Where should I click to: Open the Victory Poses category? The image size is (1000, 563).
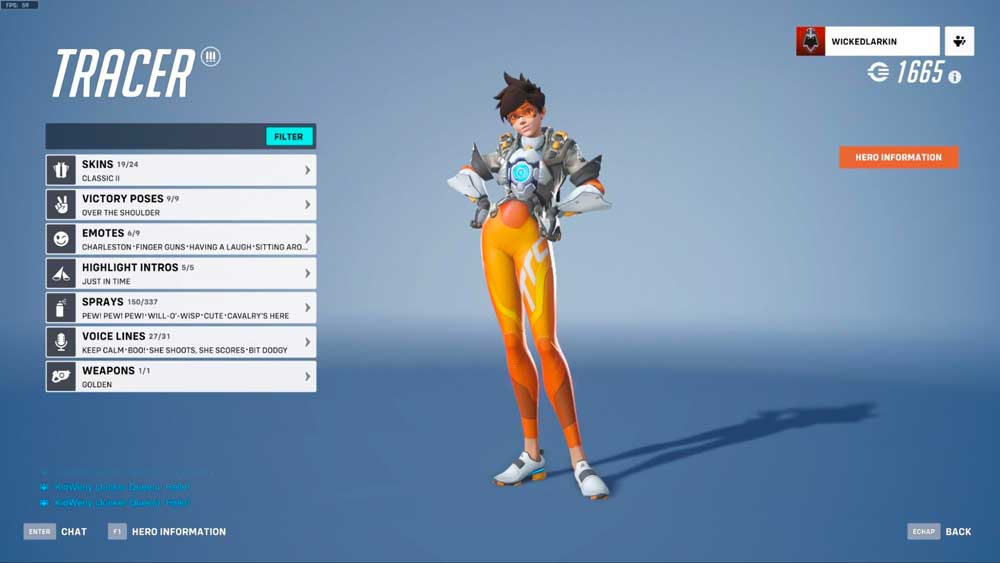click(x=181, y=205)
